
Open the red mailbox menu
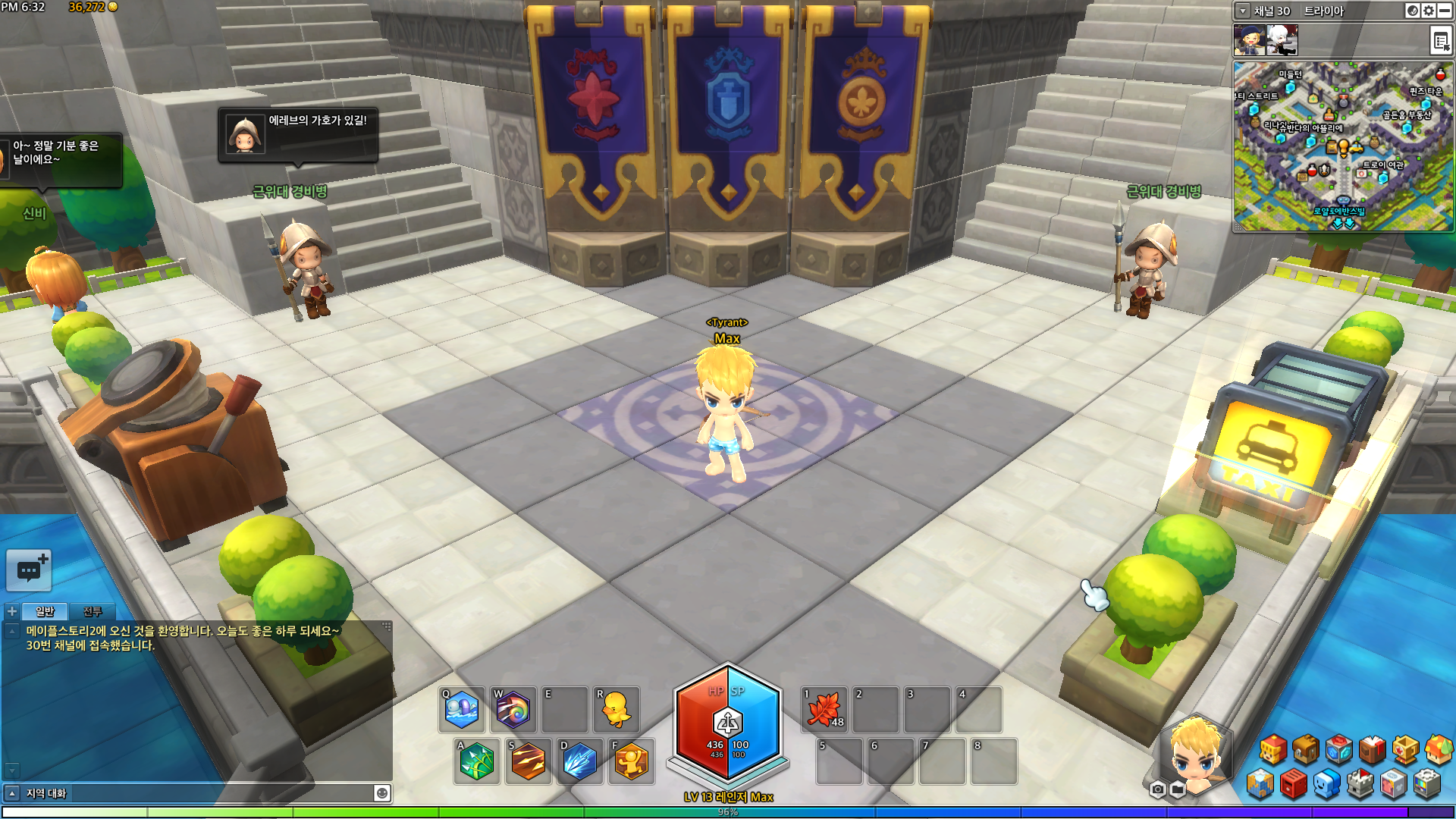[x=1294, y=785]
